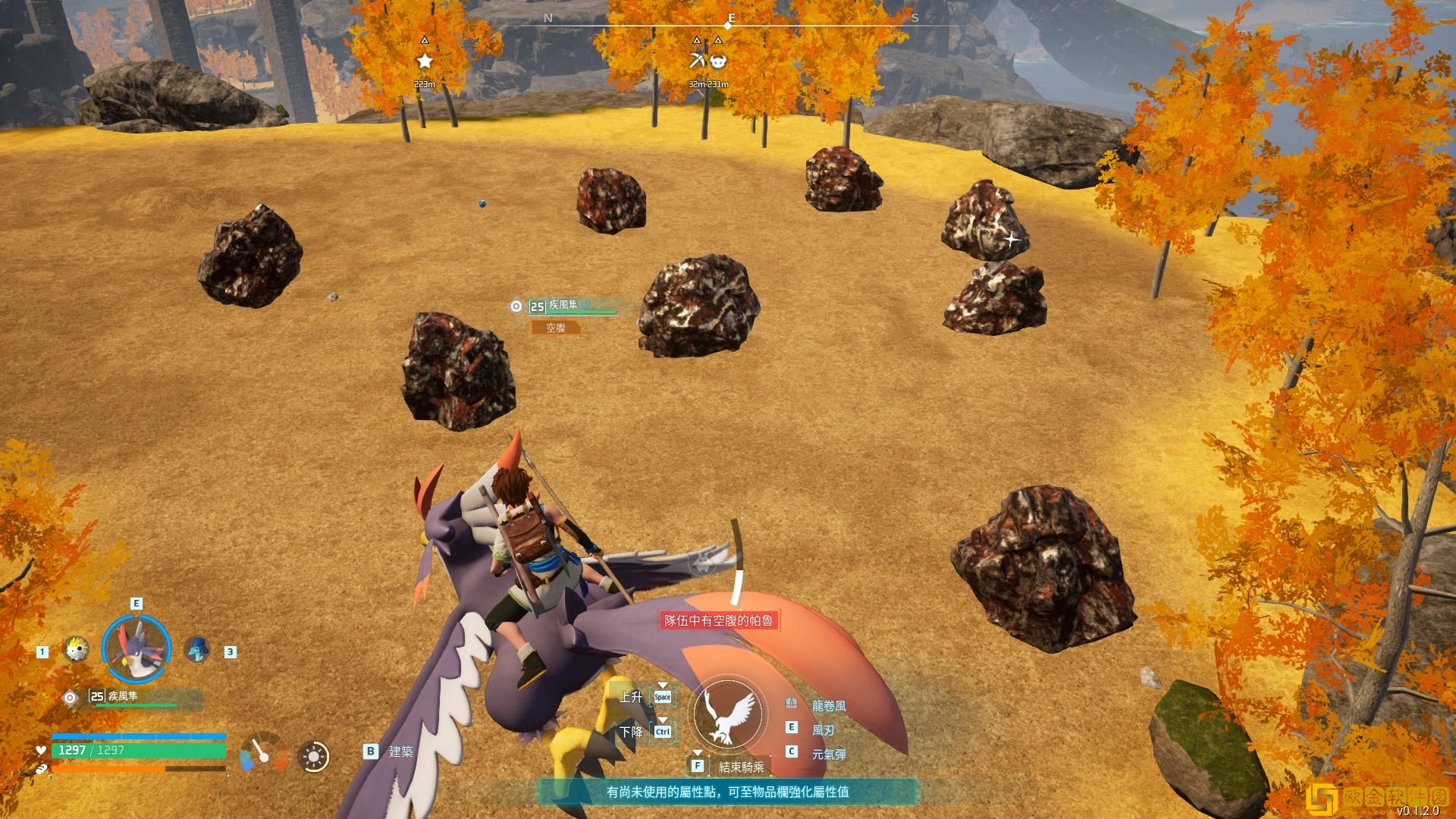Image resolution: width=1456 pixels, height=819 pixels.
Task: Open the unused attribute points notification
Action: point(727,792)
